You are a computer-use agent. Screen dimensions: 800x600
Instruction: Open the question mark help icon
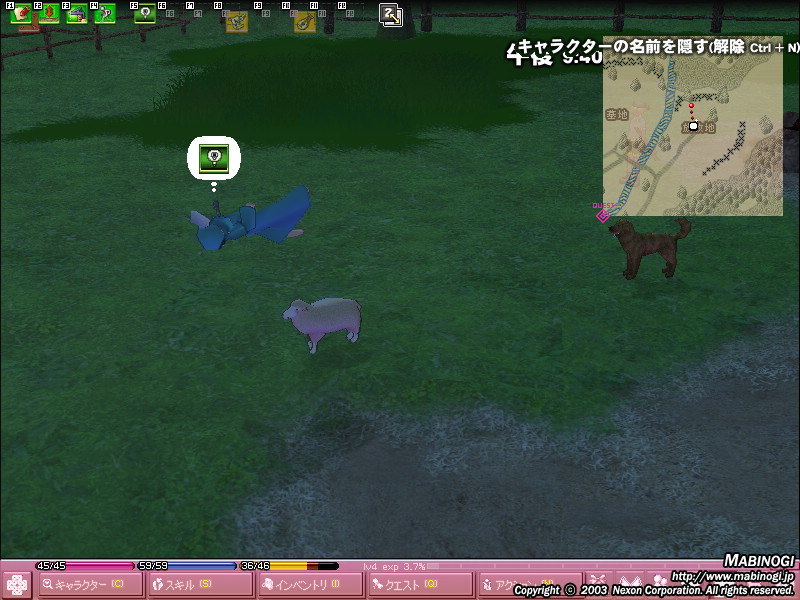391,15
